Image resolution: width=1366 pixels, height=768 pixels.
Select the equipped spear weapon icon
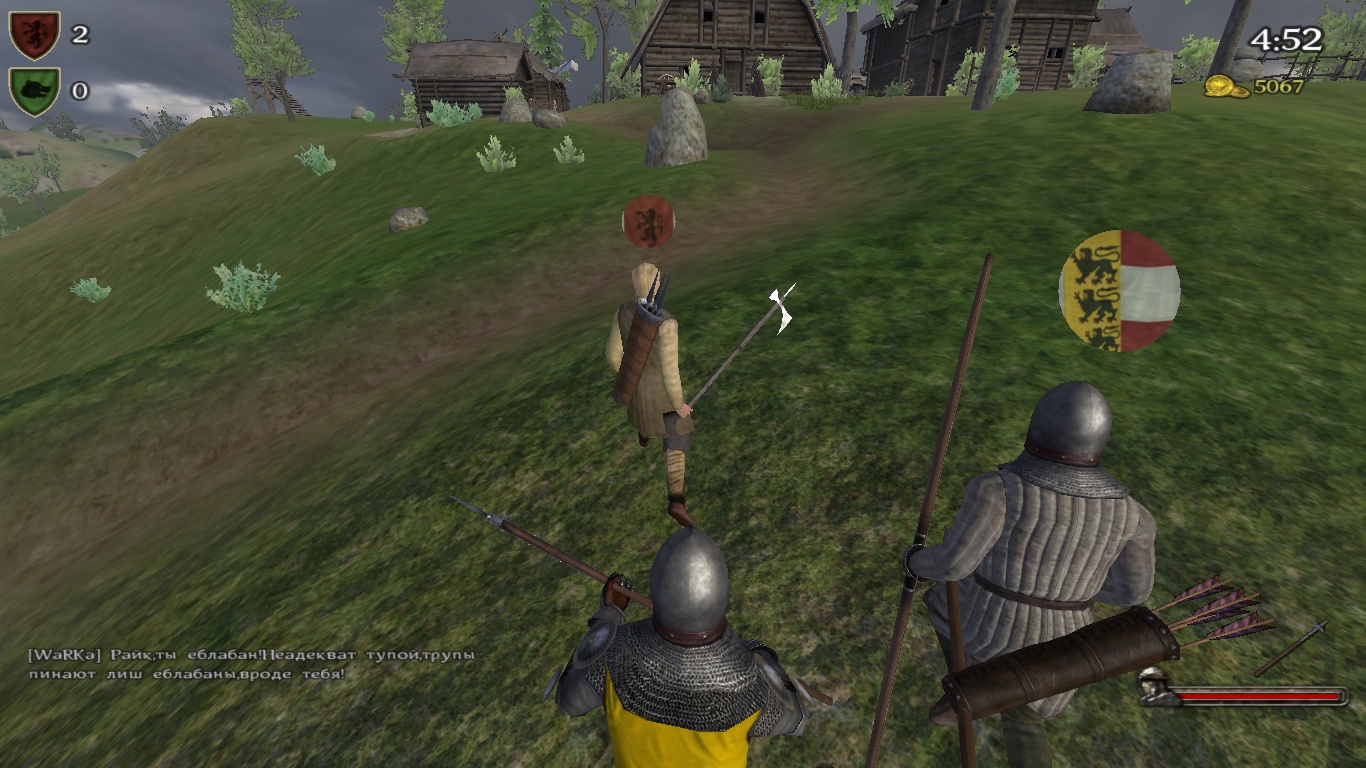click(x=1290, y=648)
